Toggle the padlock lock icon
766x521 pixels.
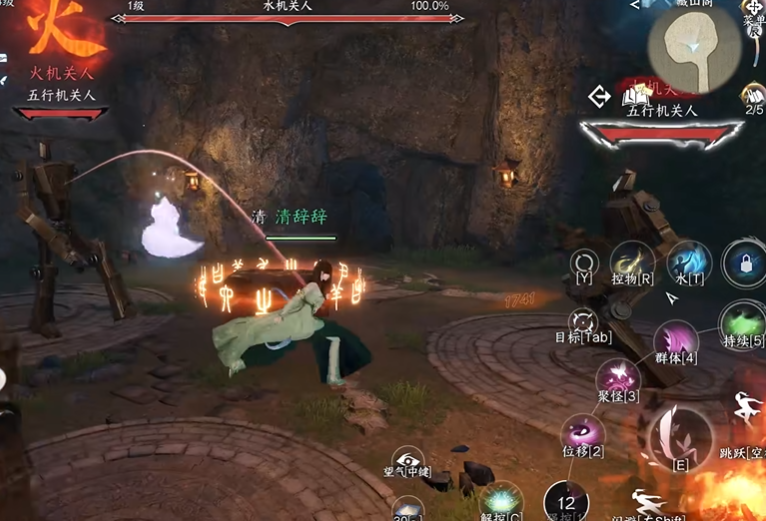[743, 264]
